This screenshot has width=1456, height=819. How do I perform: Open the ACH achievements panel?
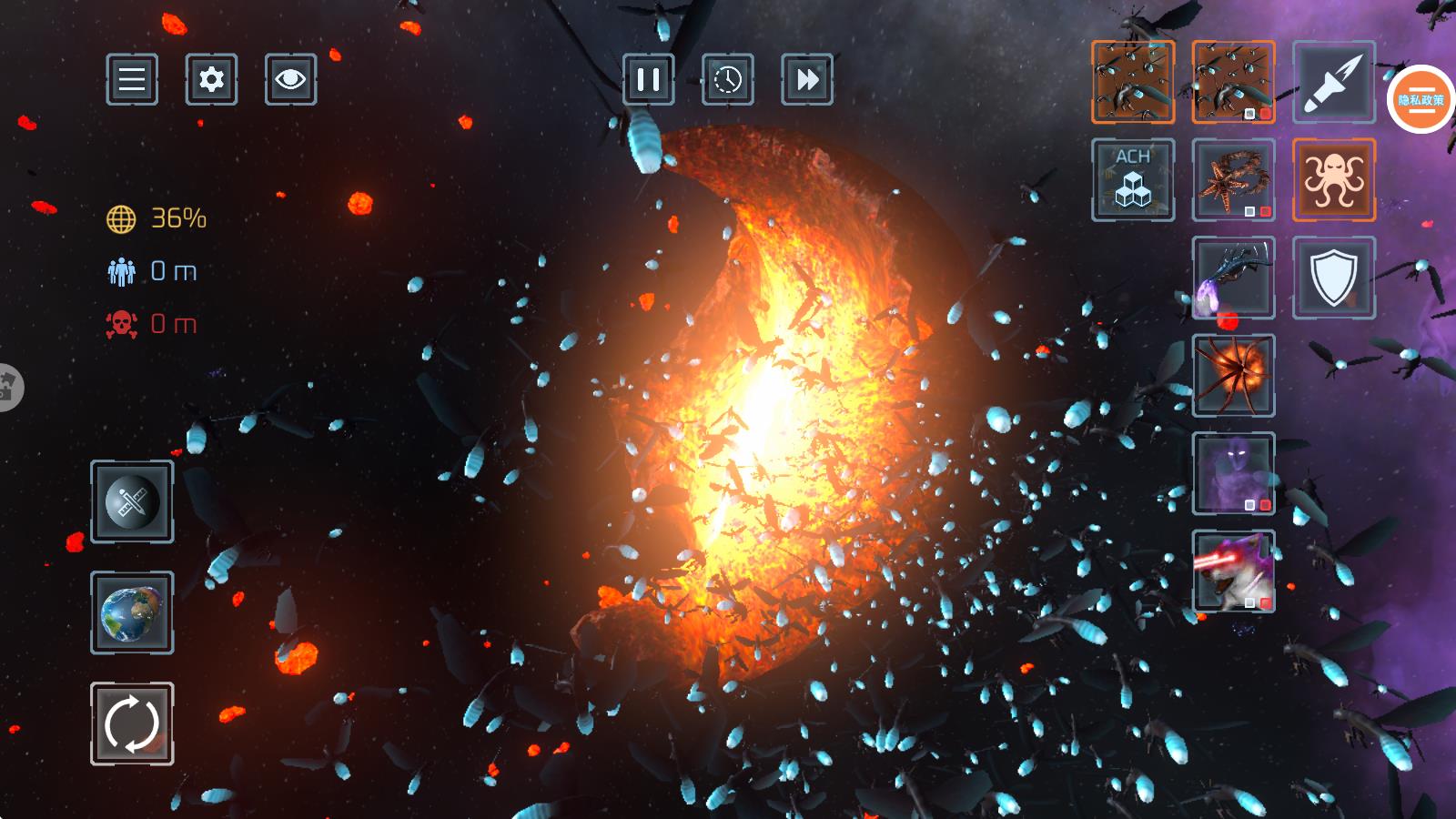[x=1133, y=180]
